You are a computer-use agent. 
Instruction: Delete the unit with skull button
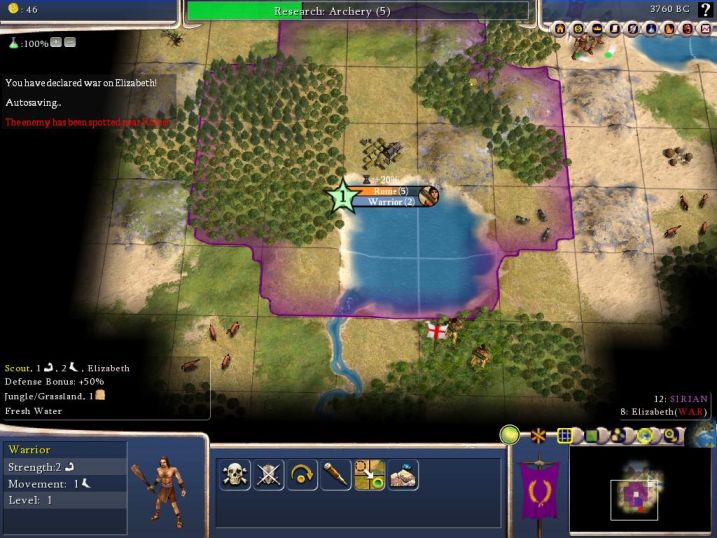click(x=235, y=475)
